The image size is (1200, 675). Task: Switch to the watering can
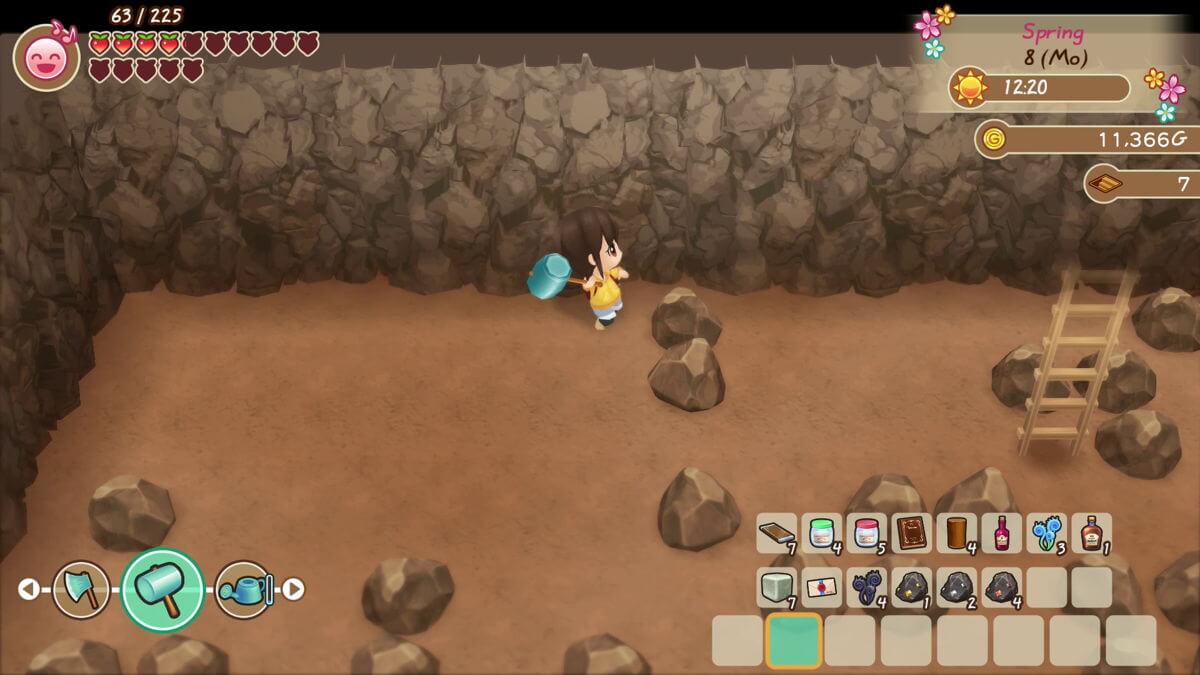pyautogui.click(x=244, y=590)
